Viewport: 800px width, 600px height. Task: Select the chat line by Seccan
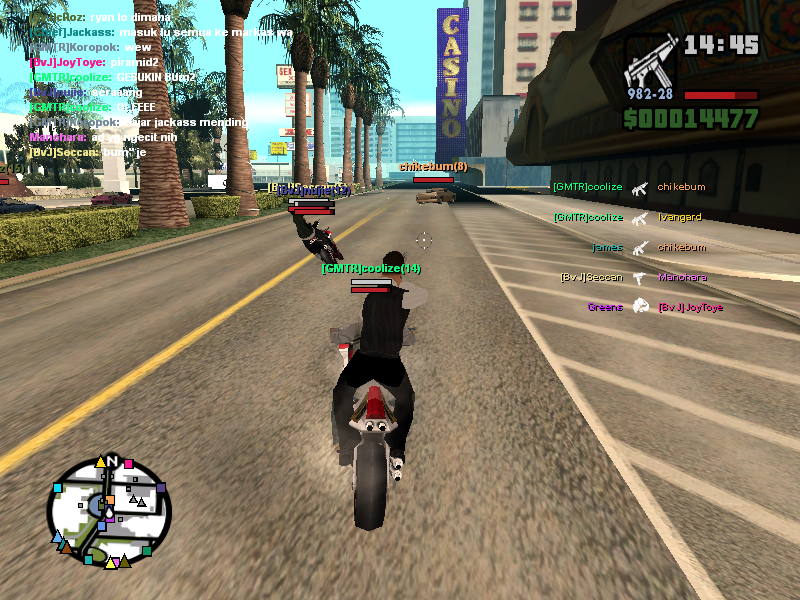pyautogui.click(x=88, y=152)
